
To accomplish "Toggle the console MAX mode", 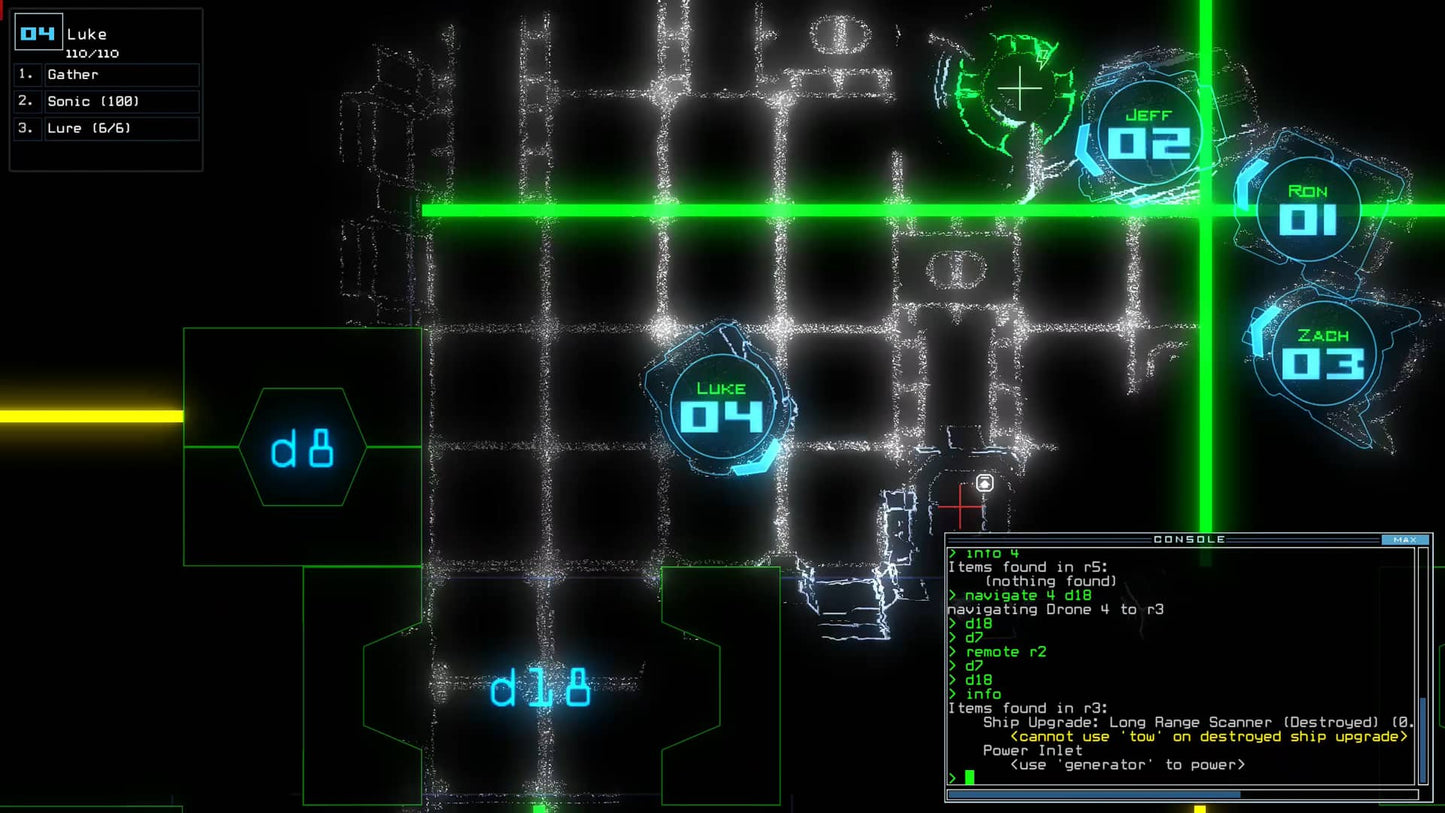I will [1407, 539].
